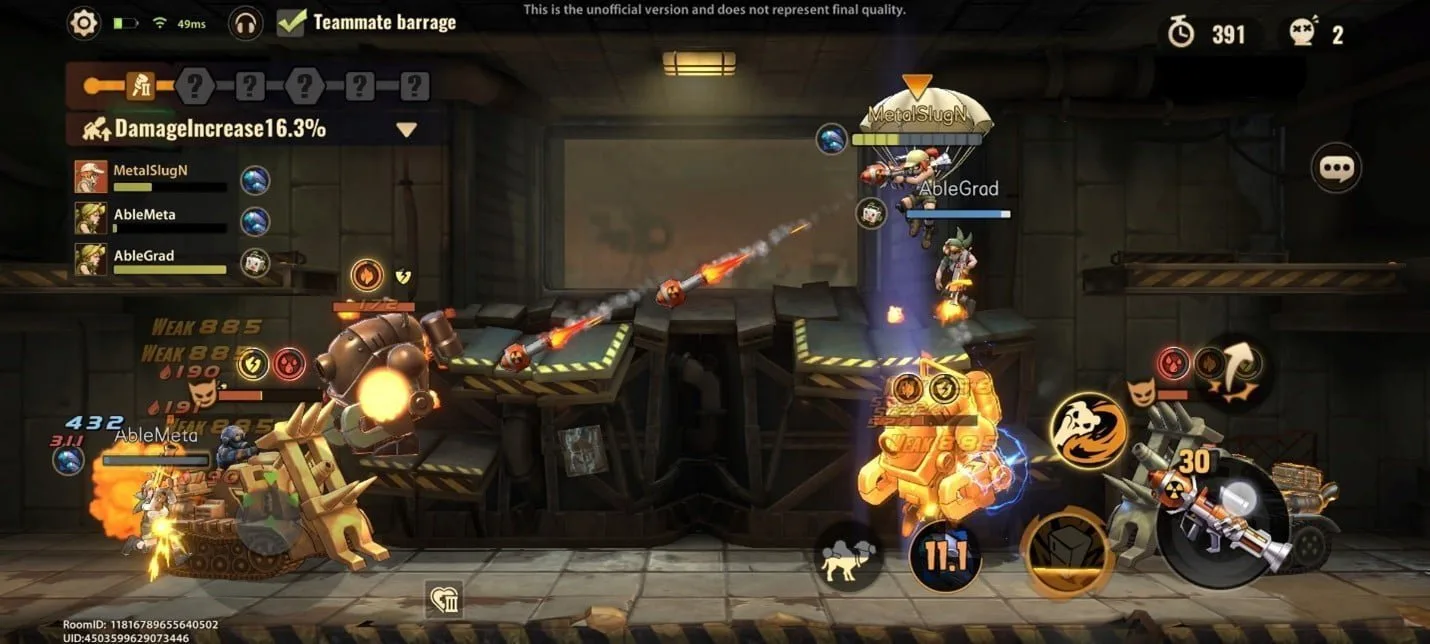
Task: Tap the jump arrow button
Action: coord(1238,372)
